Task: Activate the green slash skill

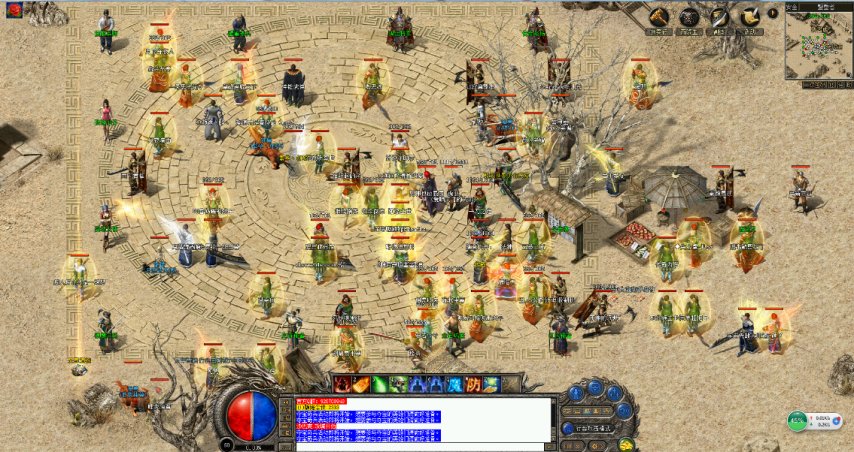Action: click(380, 384)
